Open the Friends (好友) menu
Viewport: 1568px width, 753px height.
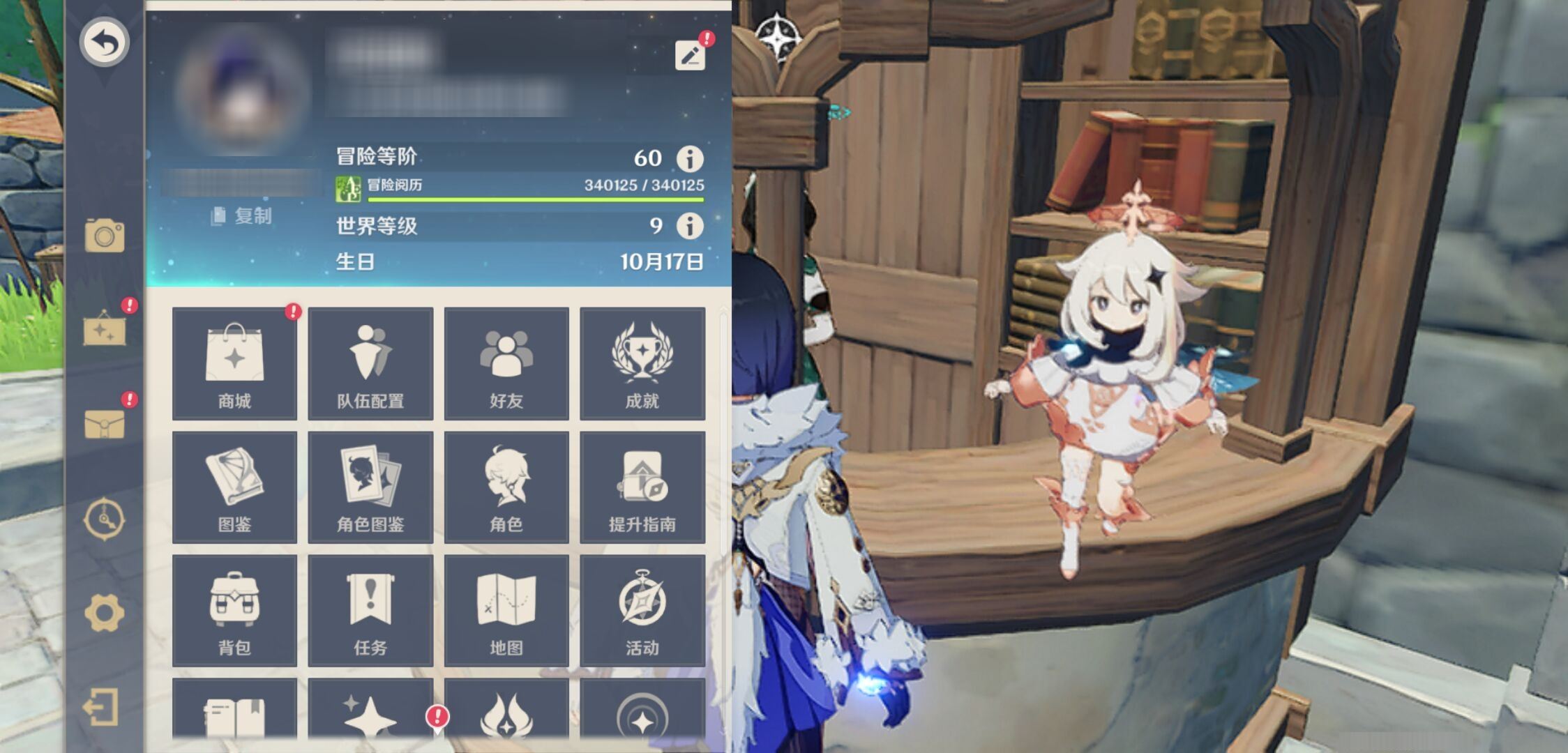[506, 363]
